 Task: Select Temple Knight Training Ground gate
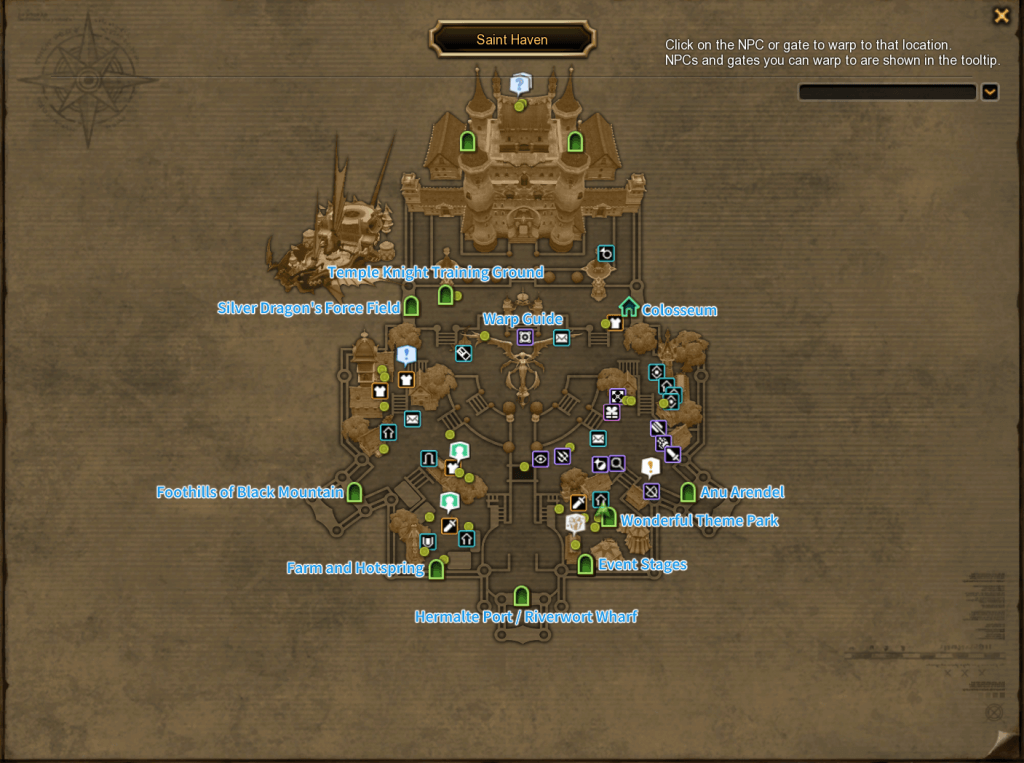pyautogui.click(x=446, y=294)
